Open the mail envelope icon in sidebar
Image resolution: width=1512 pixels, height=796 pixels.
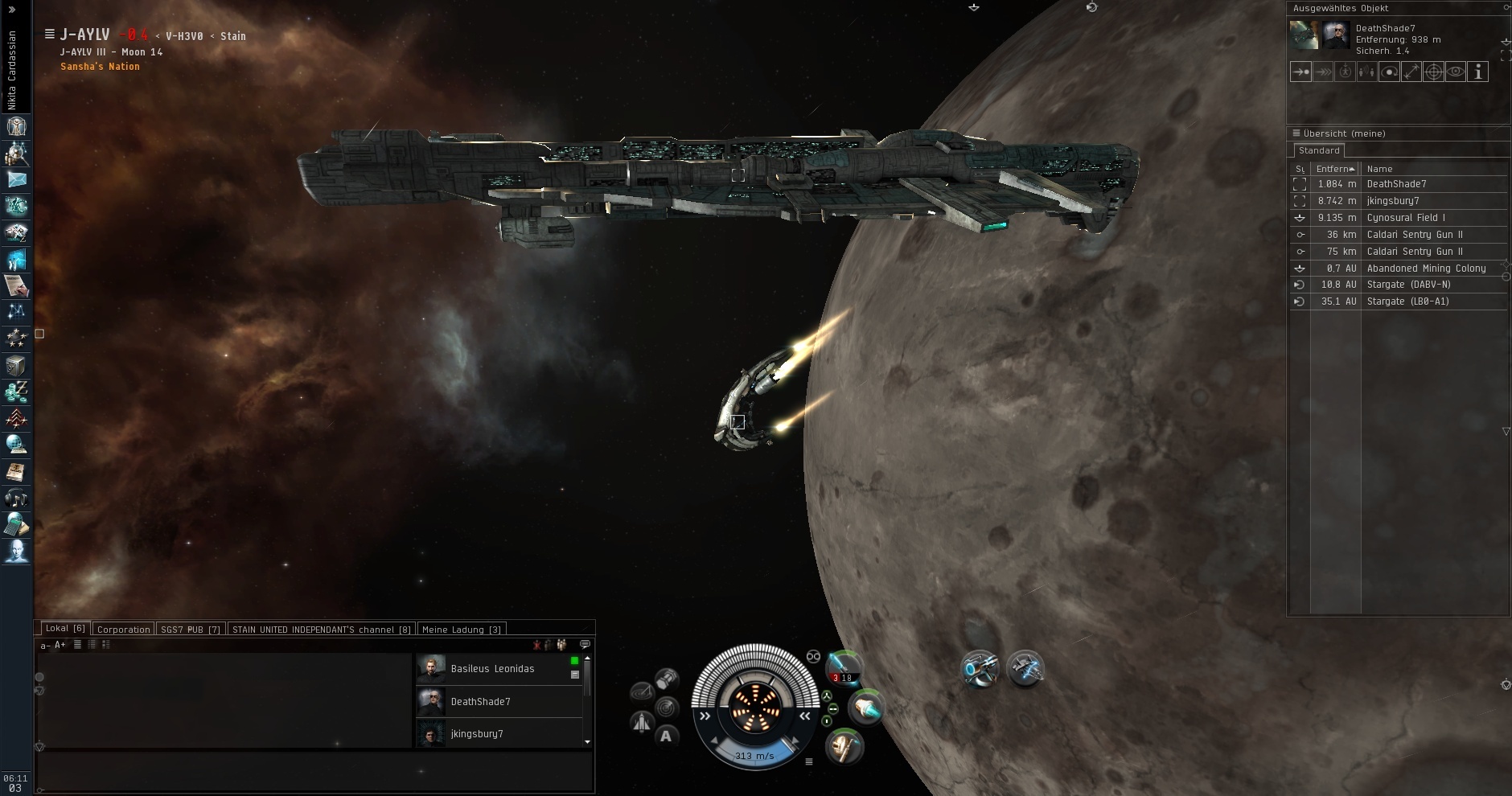16,179
